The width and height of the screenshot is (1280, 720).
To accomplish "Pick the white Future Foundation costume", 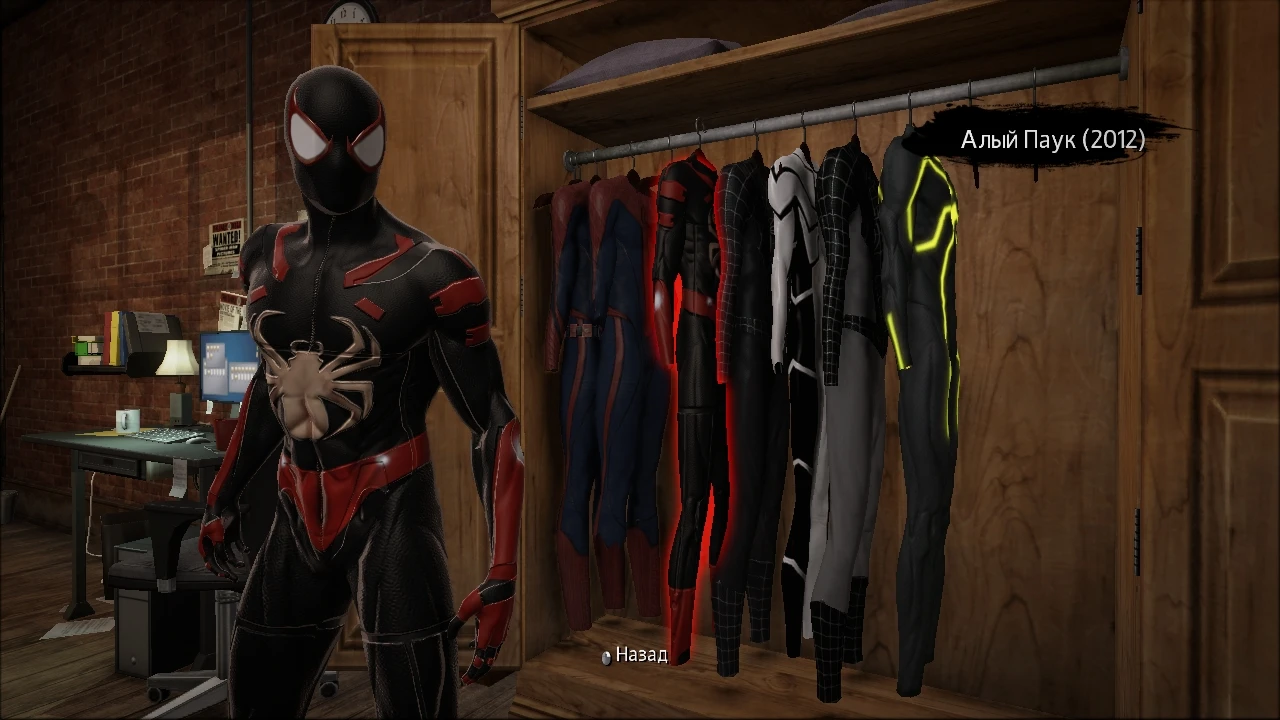I will click(x=790, y=350).
